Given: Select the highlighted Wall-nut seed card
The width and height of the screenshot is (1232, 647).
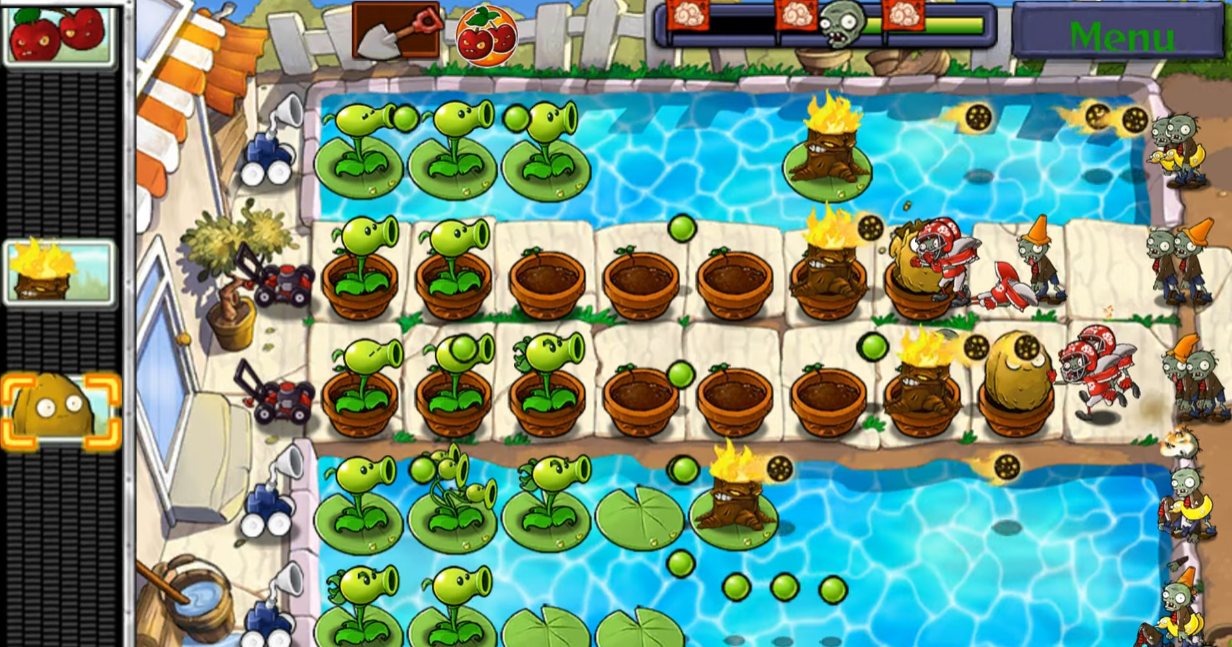Looking at the screenshot, I should click(59, 410).
